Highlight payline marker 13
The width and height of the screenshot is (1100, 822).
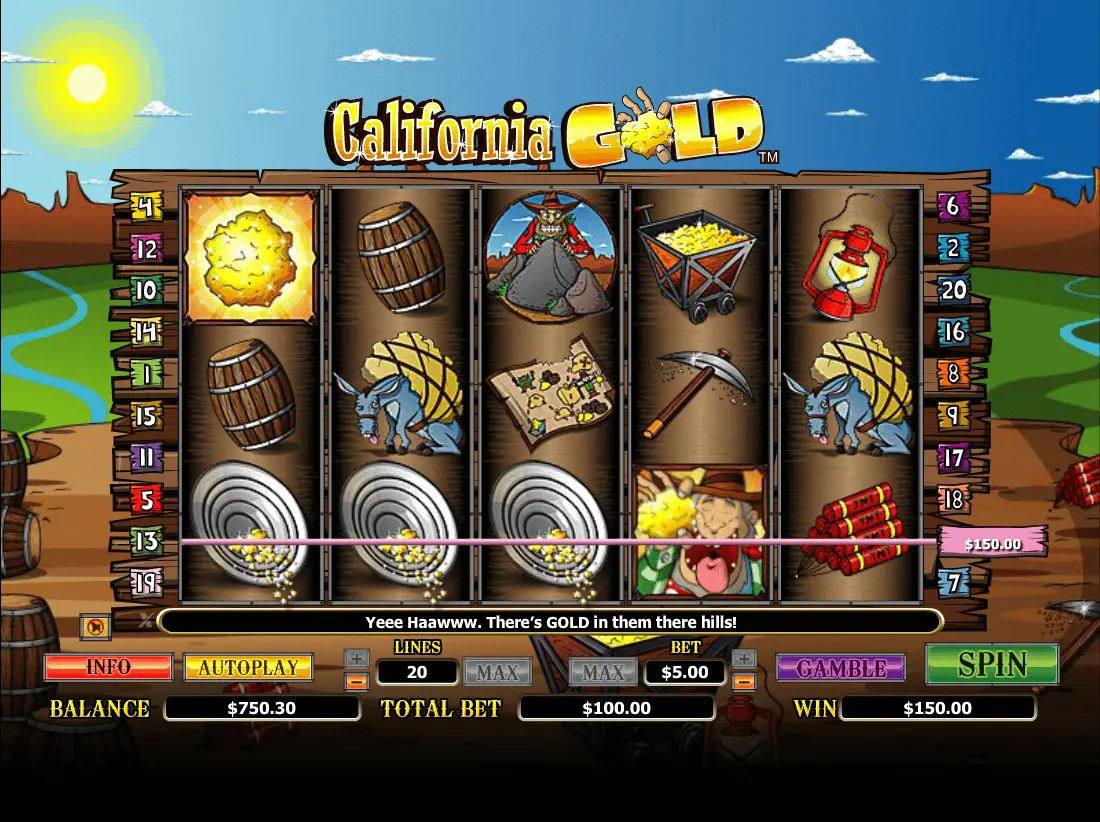click(146, 541)
